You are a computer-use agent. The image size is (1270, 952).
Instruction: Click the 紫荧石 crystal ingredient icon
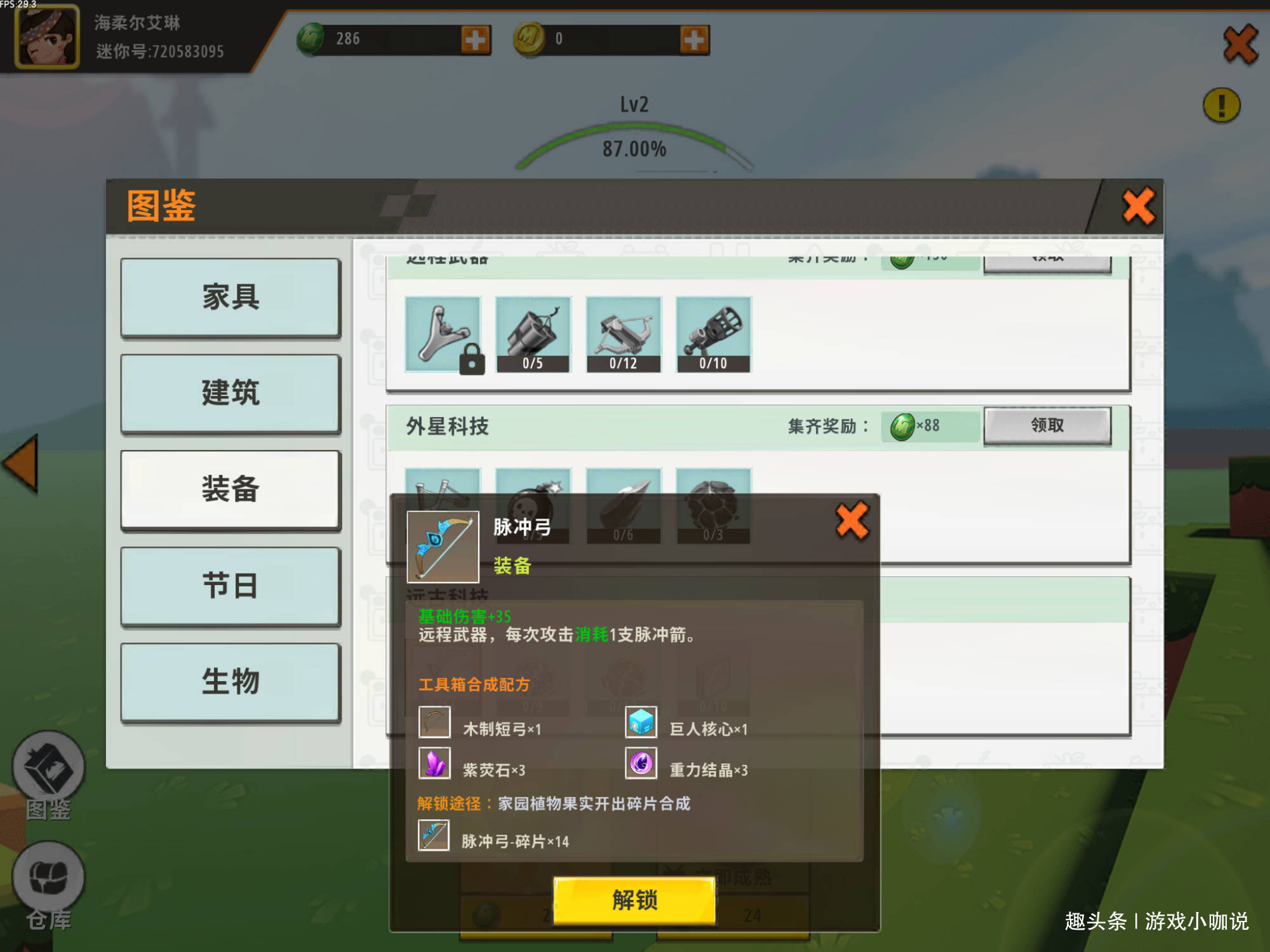pyautogui.click(x=434, y=765)
